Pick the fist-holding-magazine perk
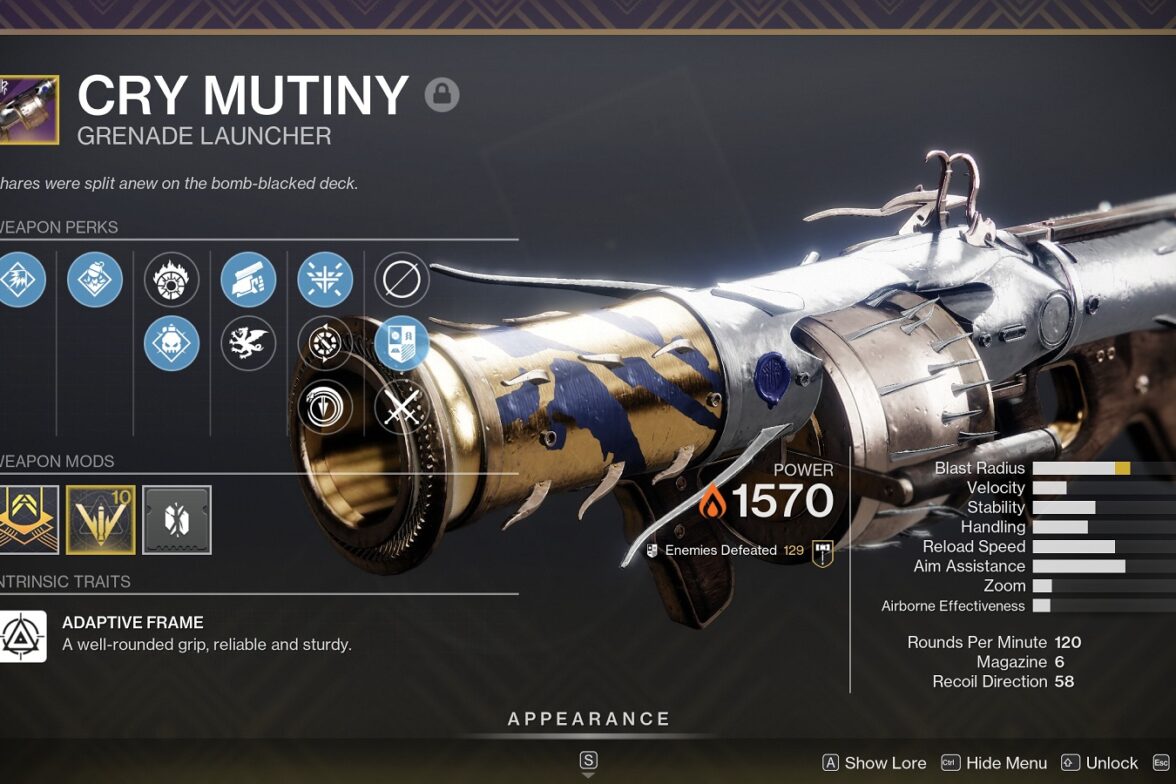Screen dimensions: 1176x784 (x=248, y=279)
